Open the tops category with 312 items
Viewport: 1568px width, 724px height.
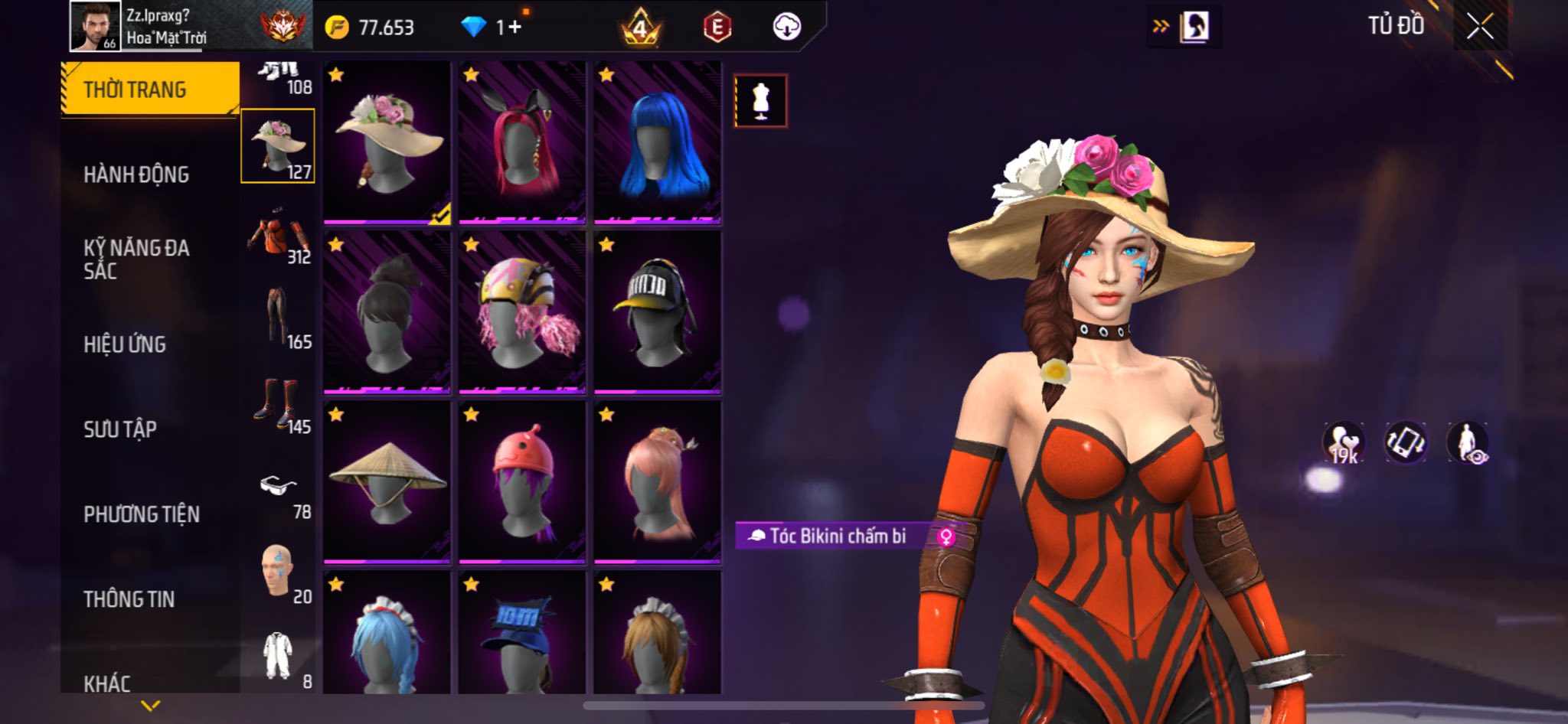click(x=279, y=237)
